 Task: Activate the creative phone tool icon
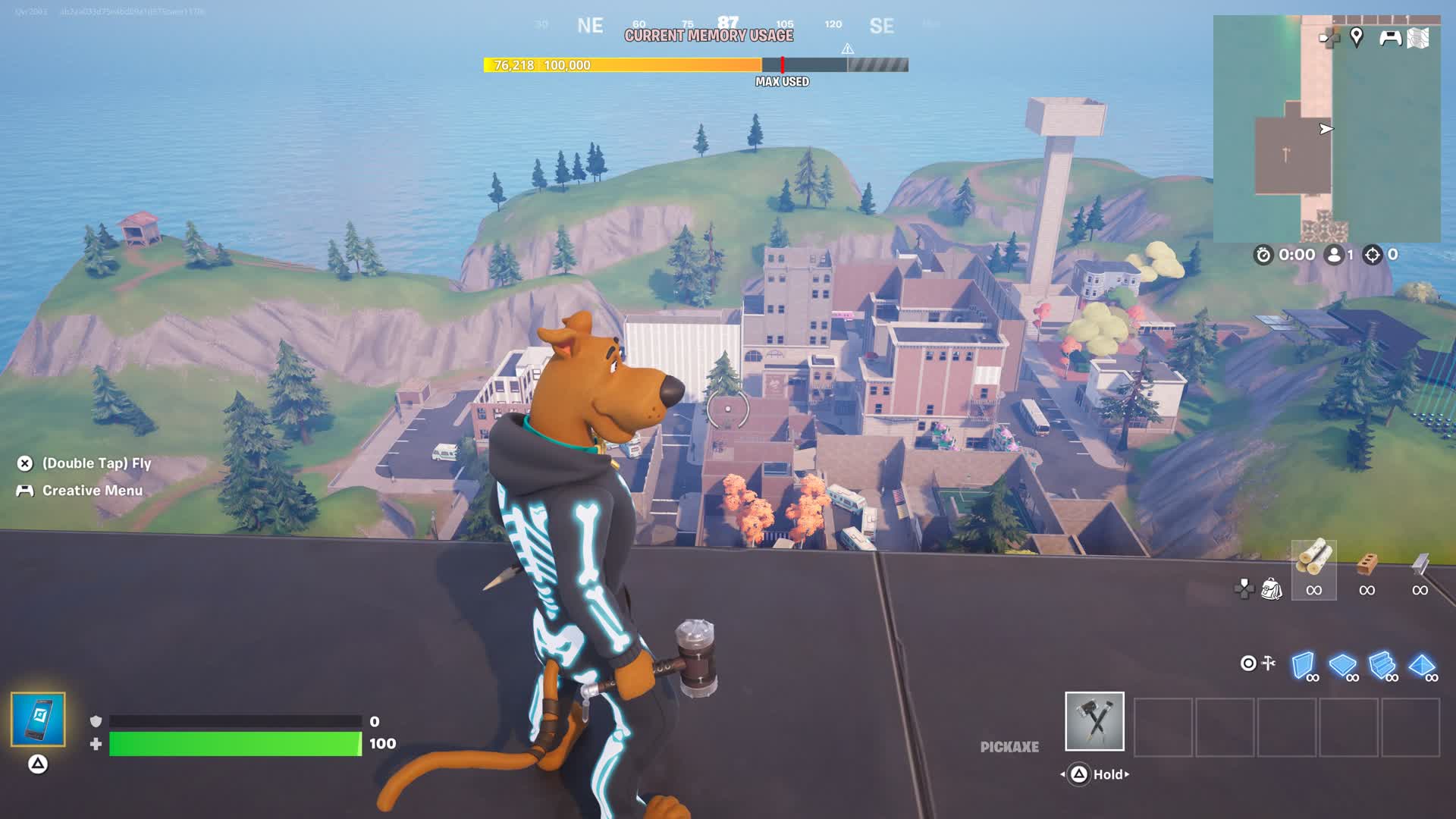(38, 719)
